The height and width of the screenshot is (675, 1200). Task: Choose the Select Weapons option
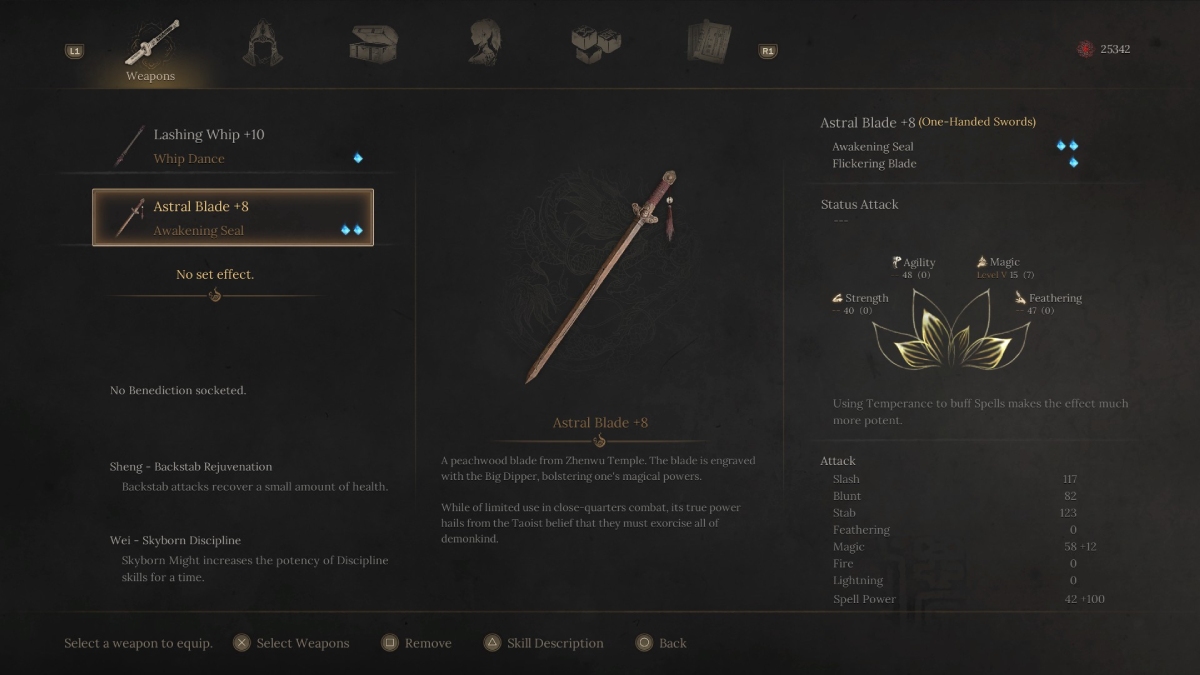[x=291, y=643]
